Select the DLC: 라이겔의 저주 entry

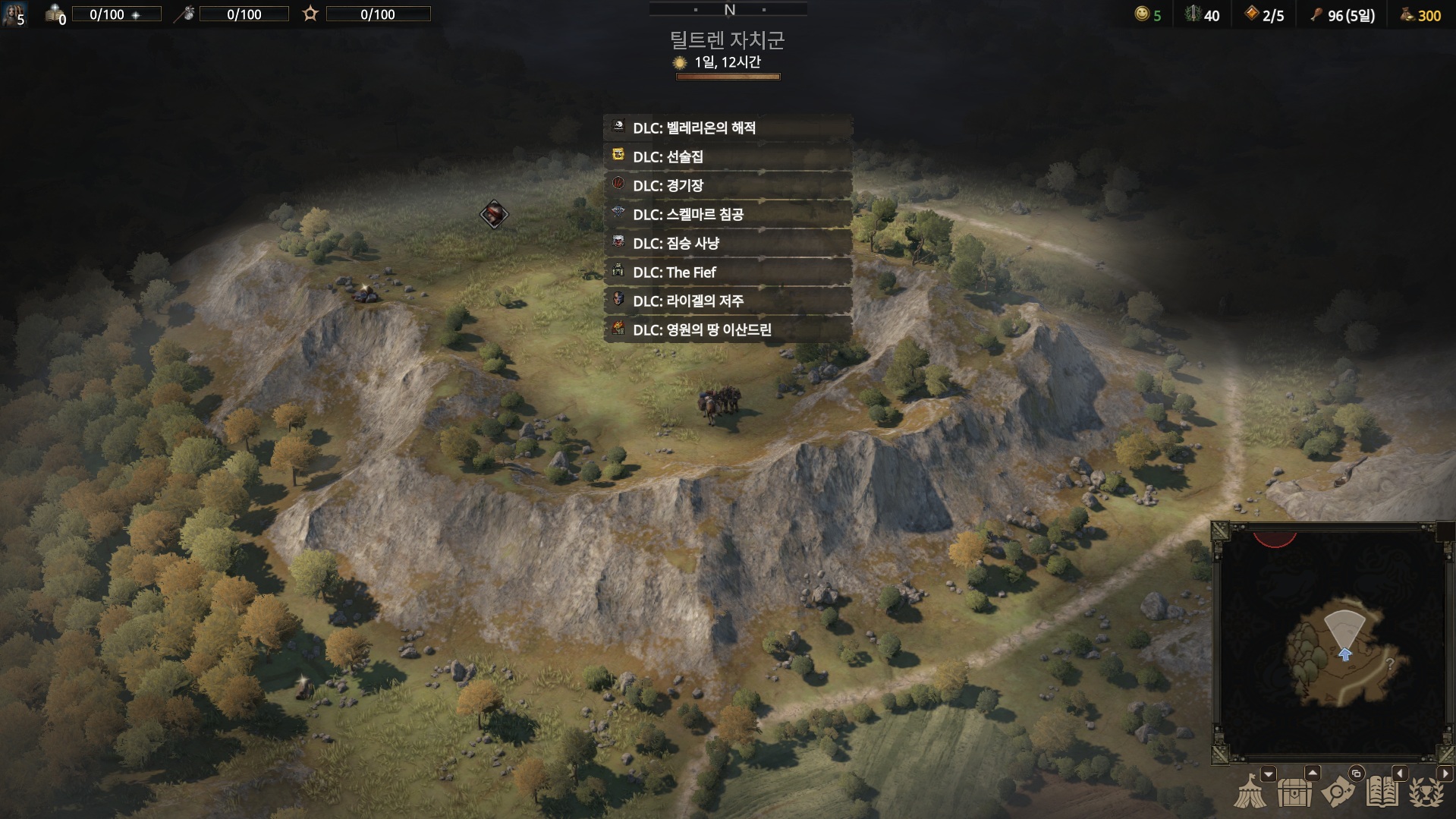click(x=727, y=301)
